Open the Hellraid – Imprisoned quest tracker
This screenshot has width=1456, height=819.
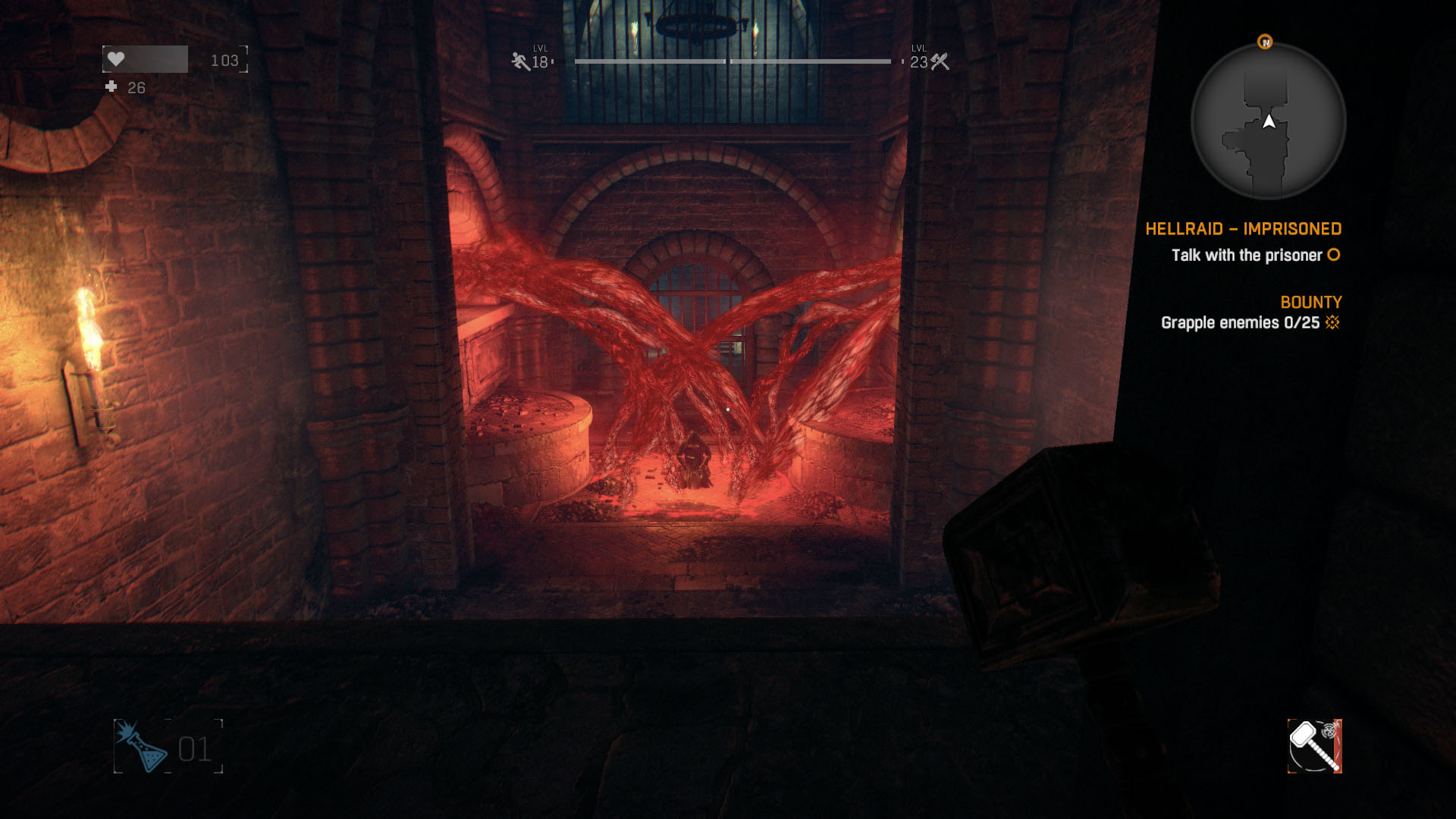[x=1243, y=229]
